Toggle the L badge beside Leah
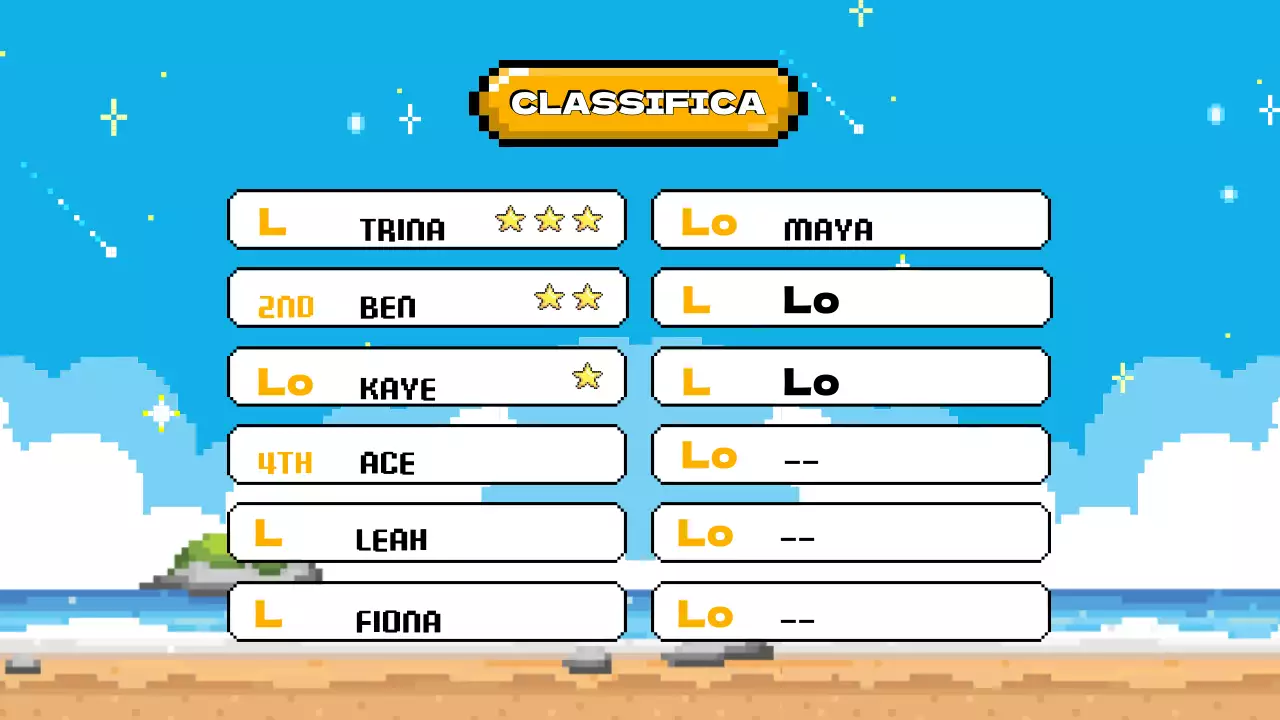This screenshot has height=720, width=1280. [x=268, y=535]
